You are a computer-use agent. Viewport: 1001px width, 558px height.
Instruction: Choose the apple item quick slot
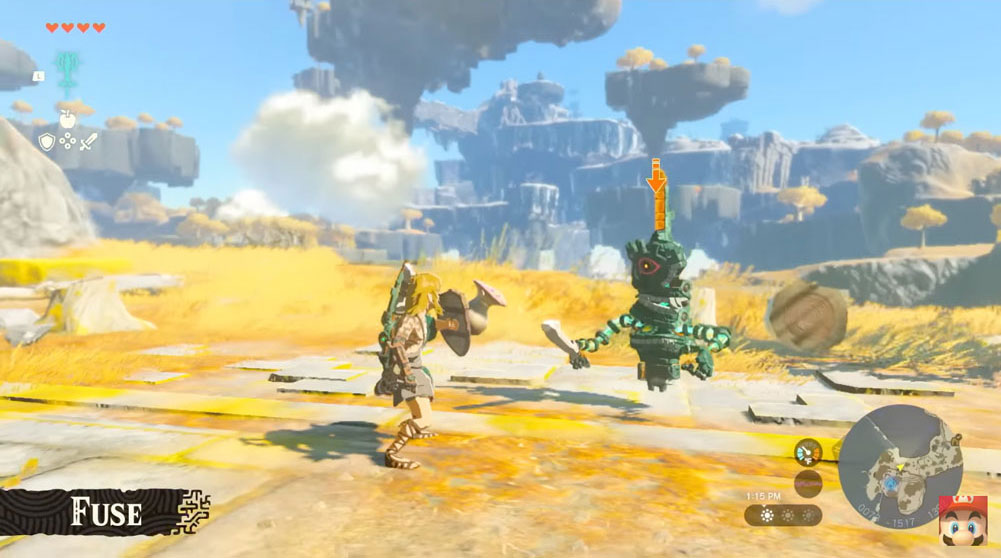pos(68,119)
